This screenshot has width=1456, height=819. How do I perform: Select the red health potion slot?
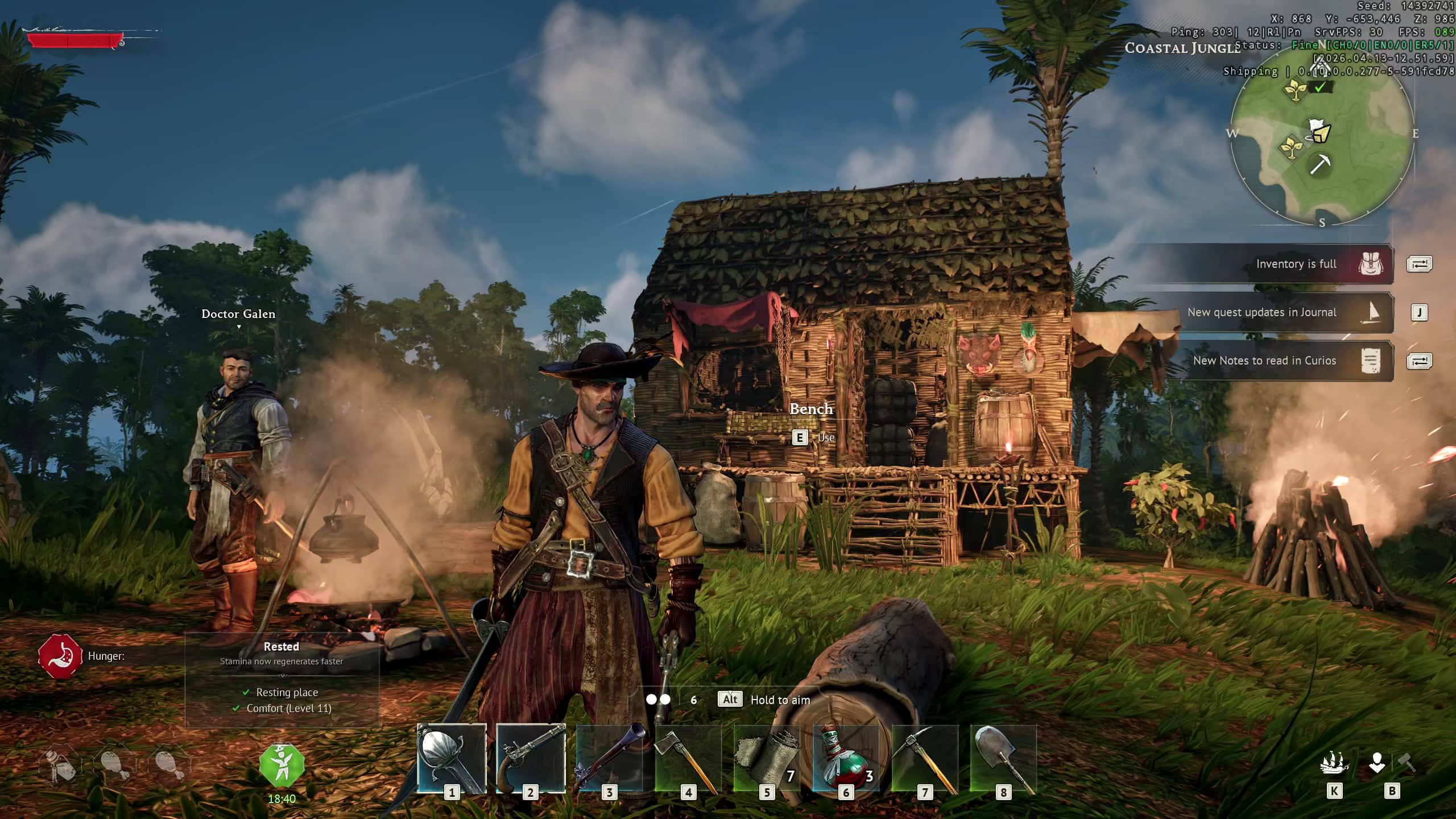(x=846, y=759)
